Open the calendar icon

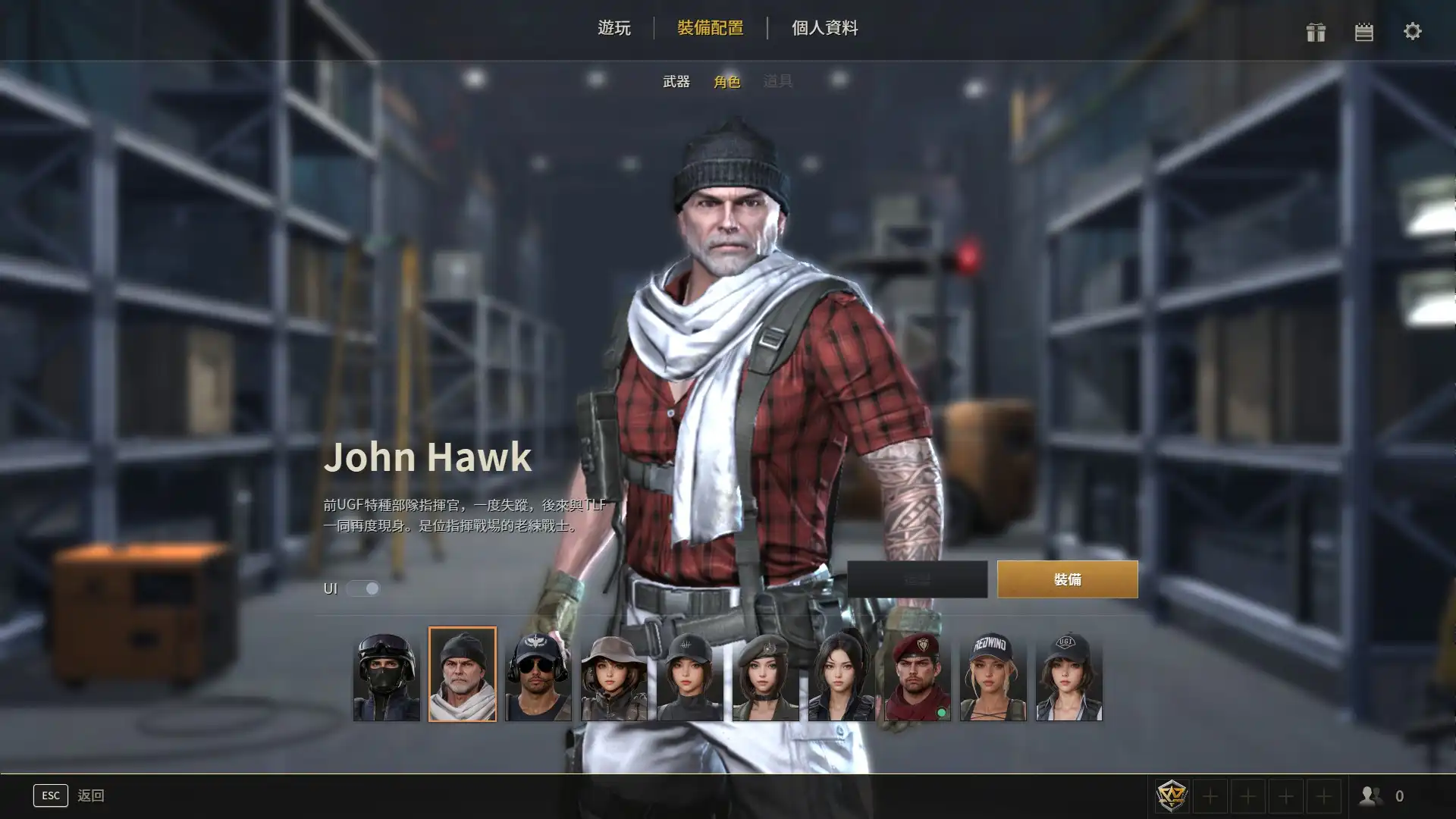tap(1364, 32)
